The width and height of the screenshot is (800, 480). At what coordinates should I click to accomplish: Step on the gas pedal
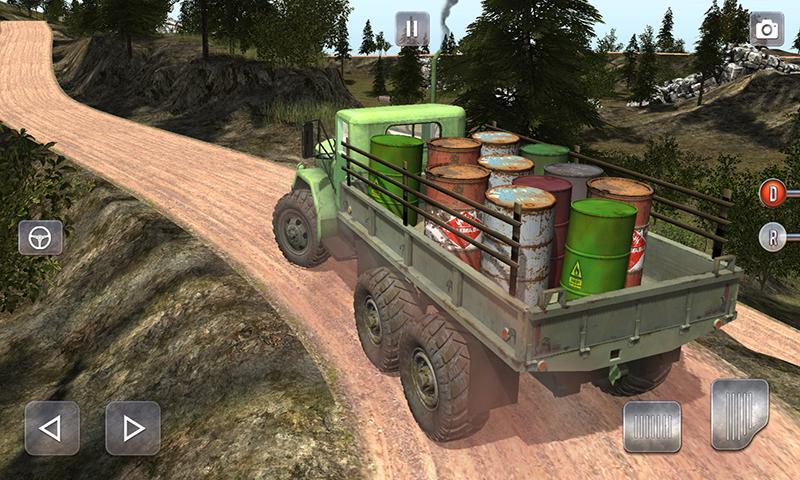click(x=740, y=413)
